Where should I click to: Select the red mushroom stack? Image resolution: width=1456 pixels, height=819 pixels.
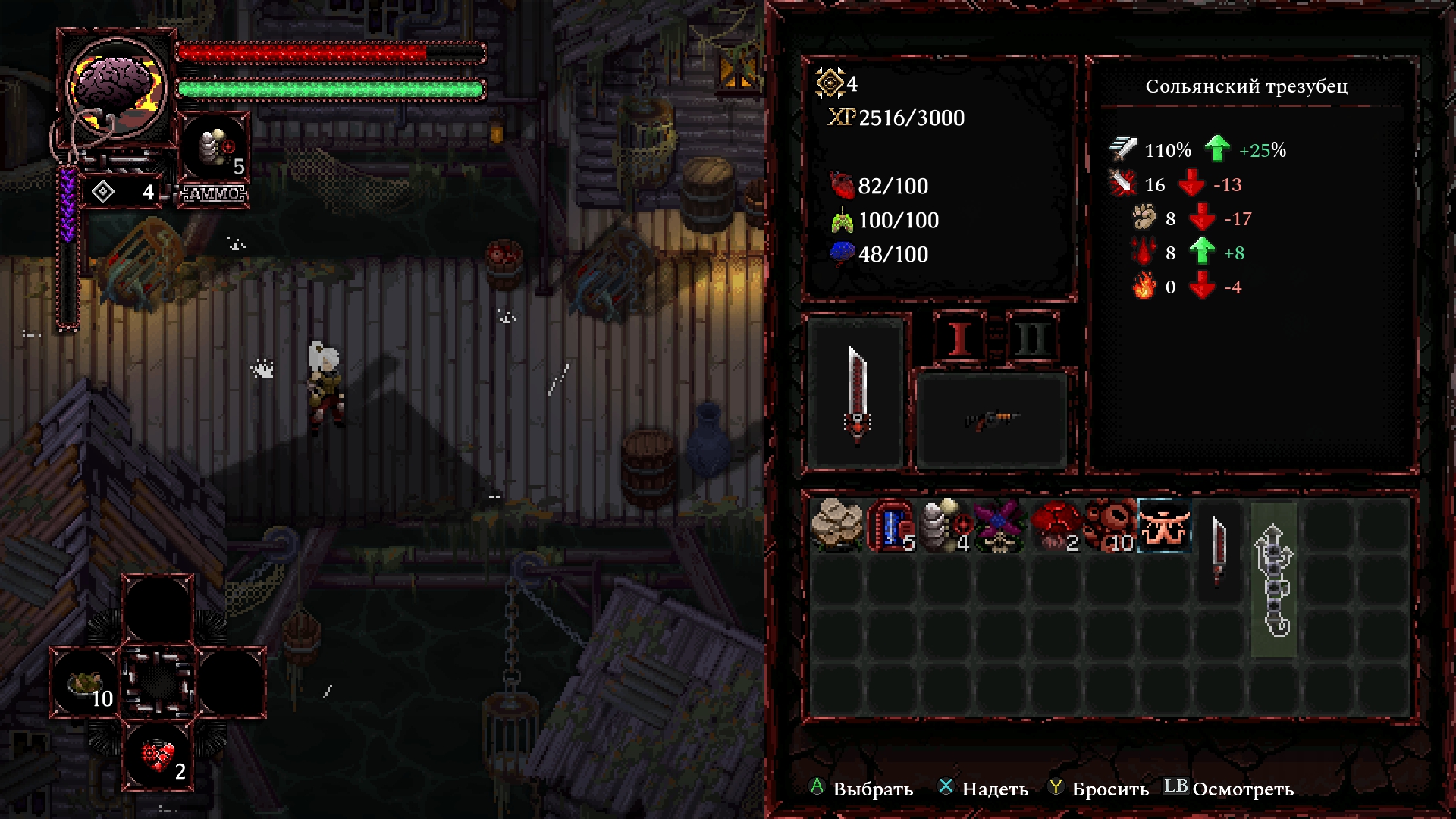tap(1055, 525)
